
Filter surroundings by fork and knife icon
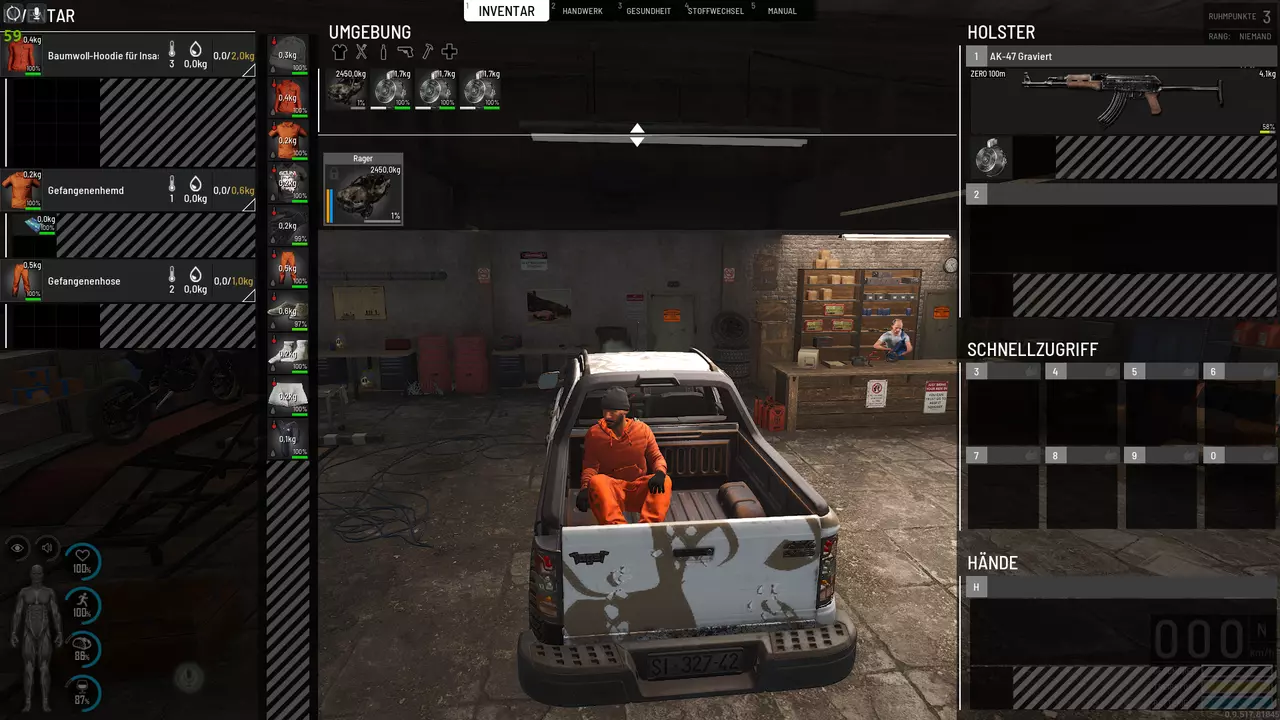(361, 52)
